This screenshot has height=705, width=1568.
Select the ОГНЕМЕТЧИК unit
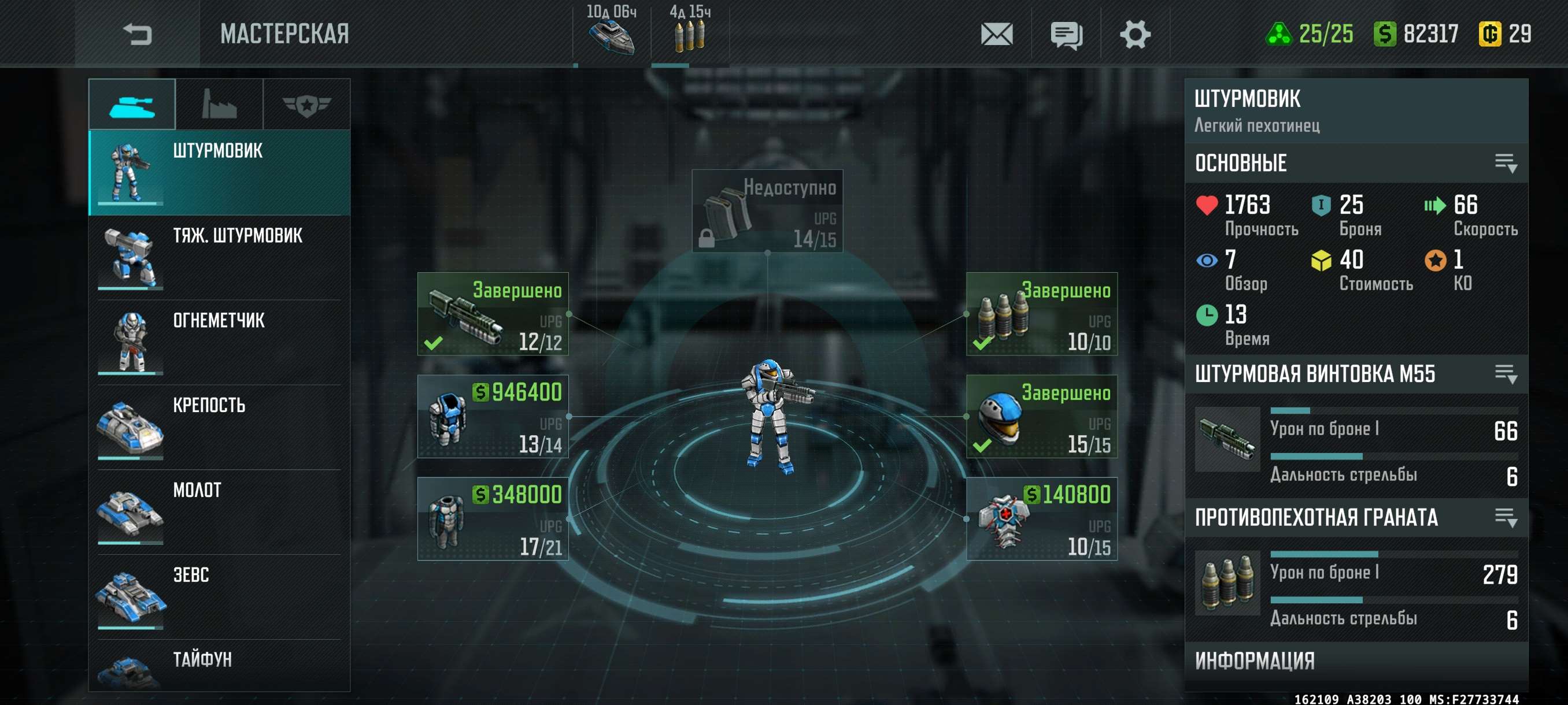pyautogui.click(x=219, y=342)
